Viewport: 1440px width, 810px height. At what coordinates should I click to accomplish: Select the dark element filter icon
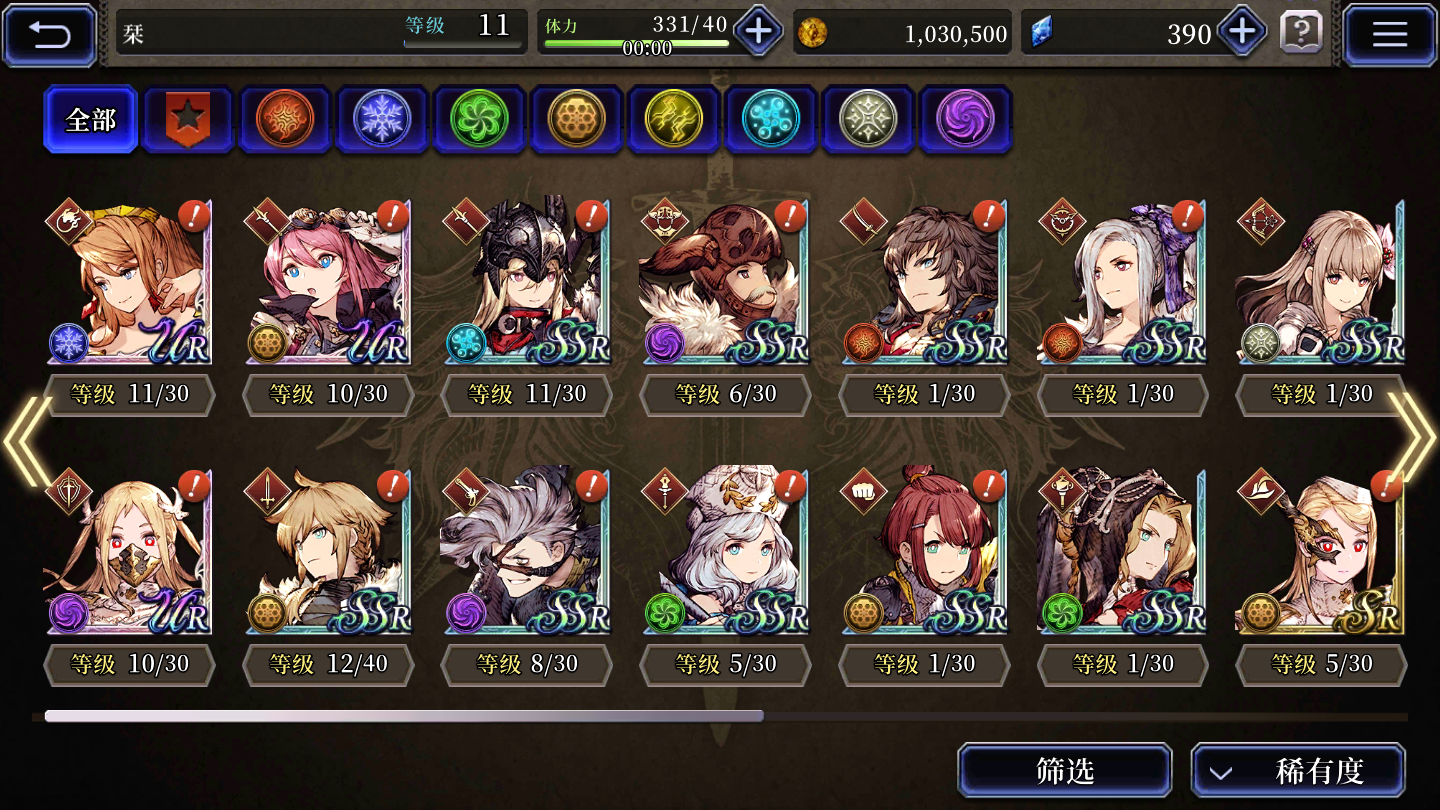pos(965,120)
